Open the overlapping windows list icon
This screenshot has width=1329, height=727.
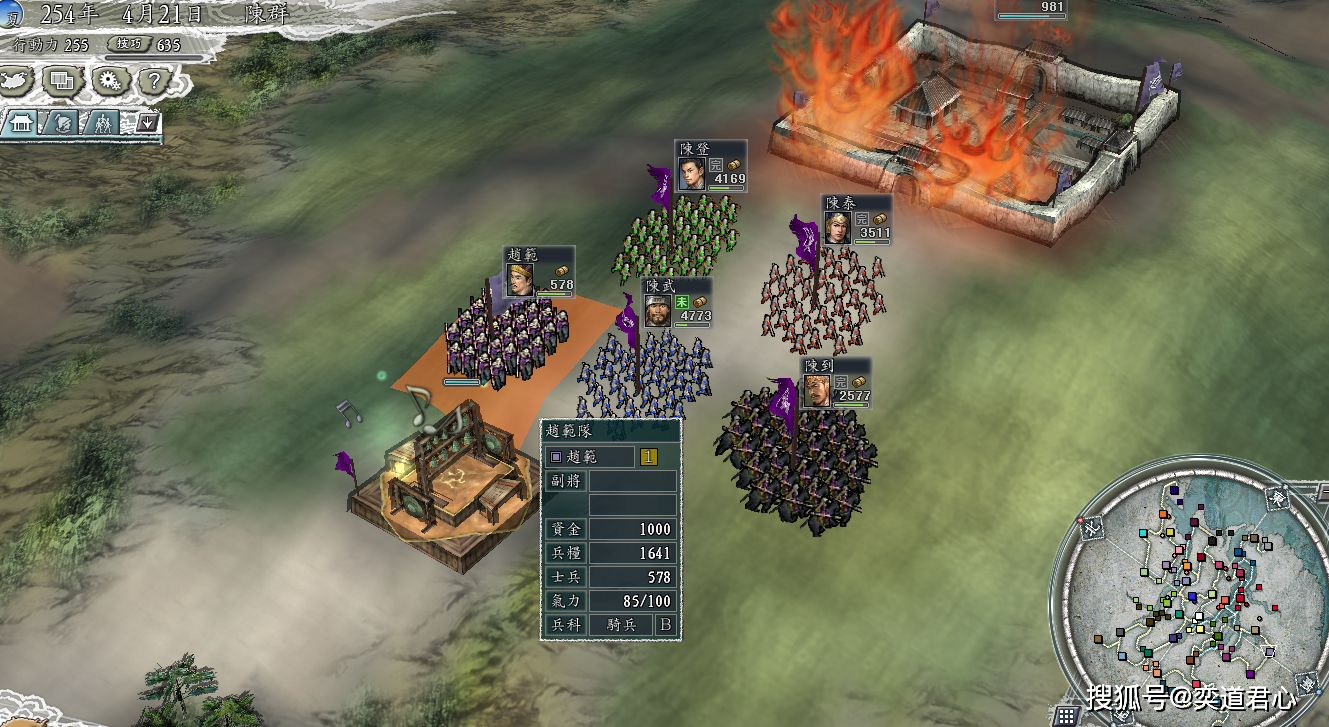point(63,81)
